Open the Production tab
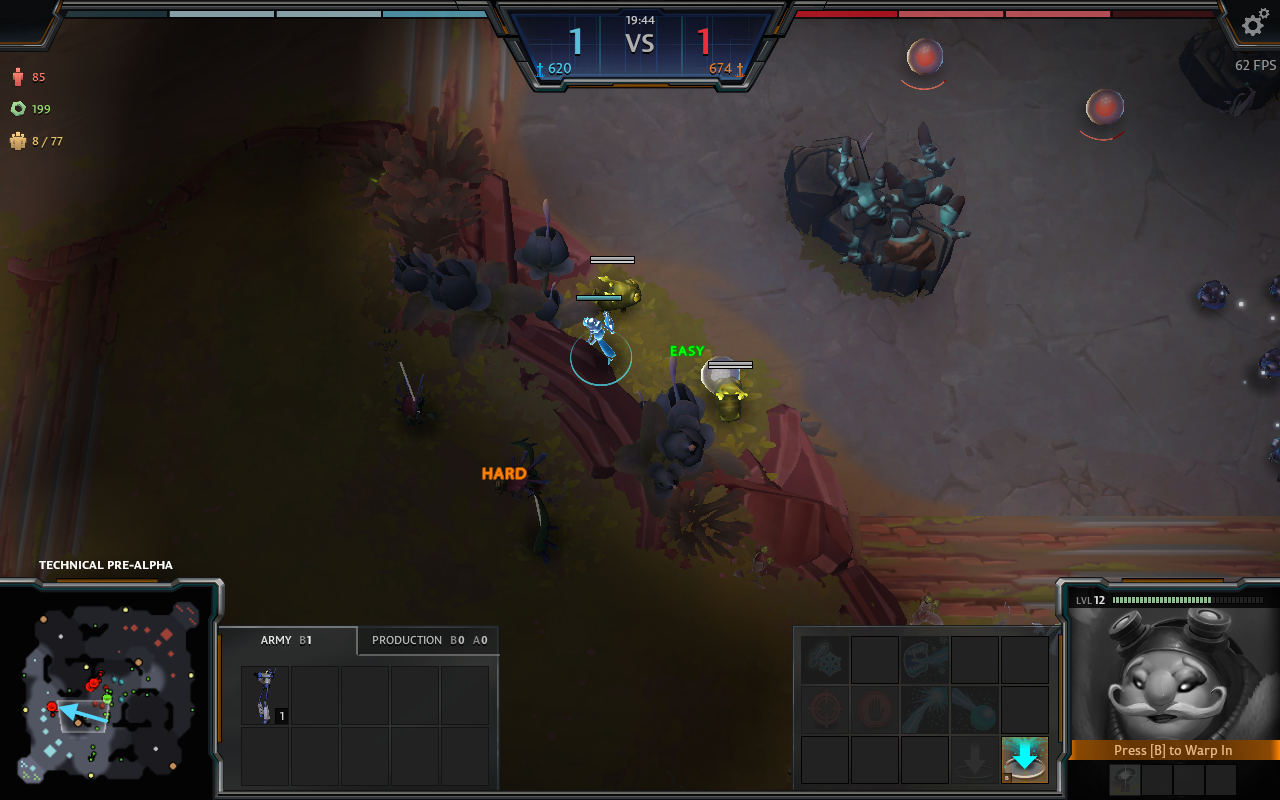The image size is (1280, 800). click(x=428, y=640)
